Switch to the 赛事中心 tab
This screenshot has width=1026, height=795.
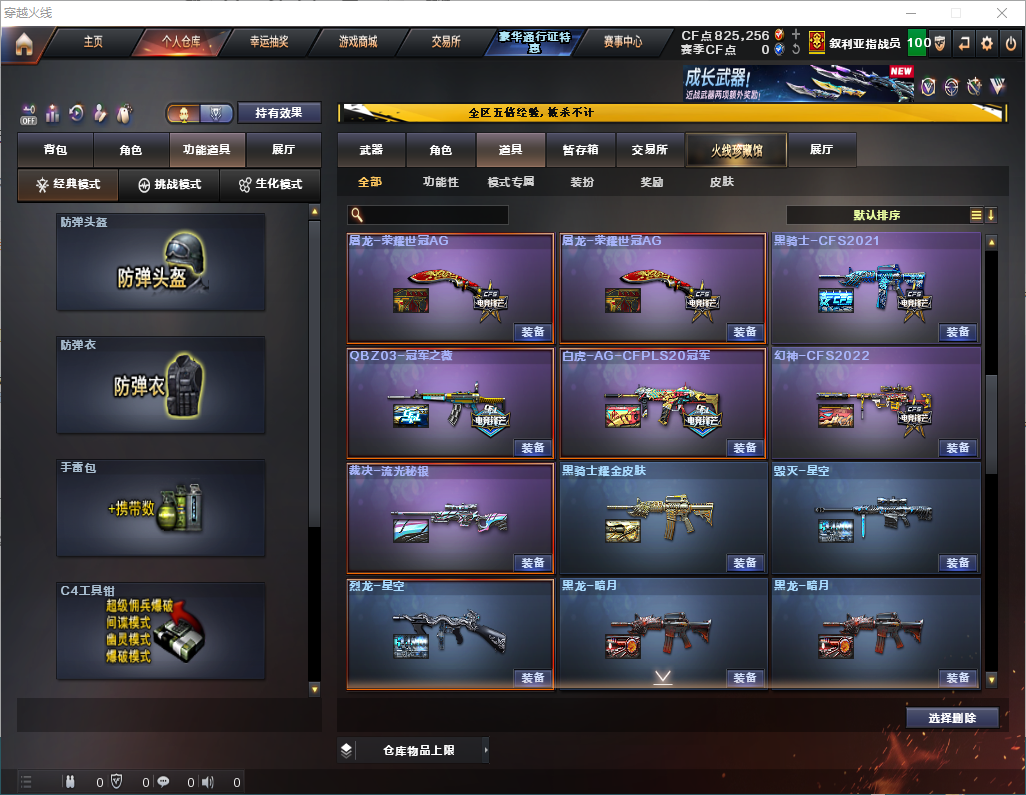[623, 42]
